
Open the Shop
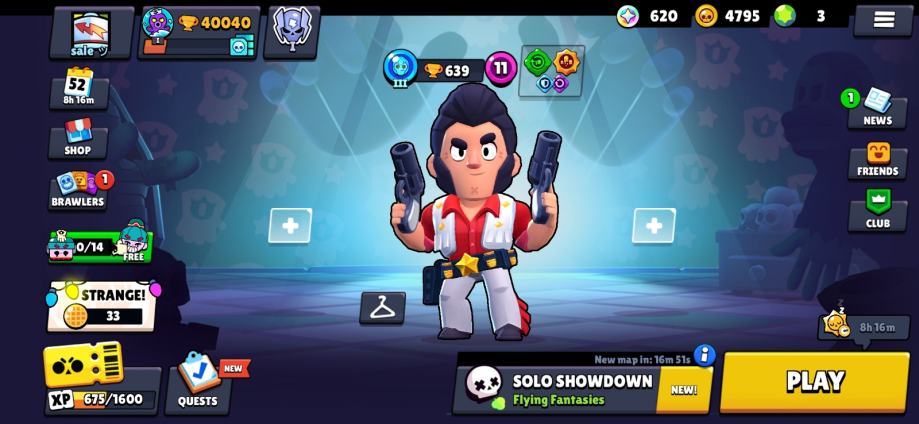coord(78,138)
